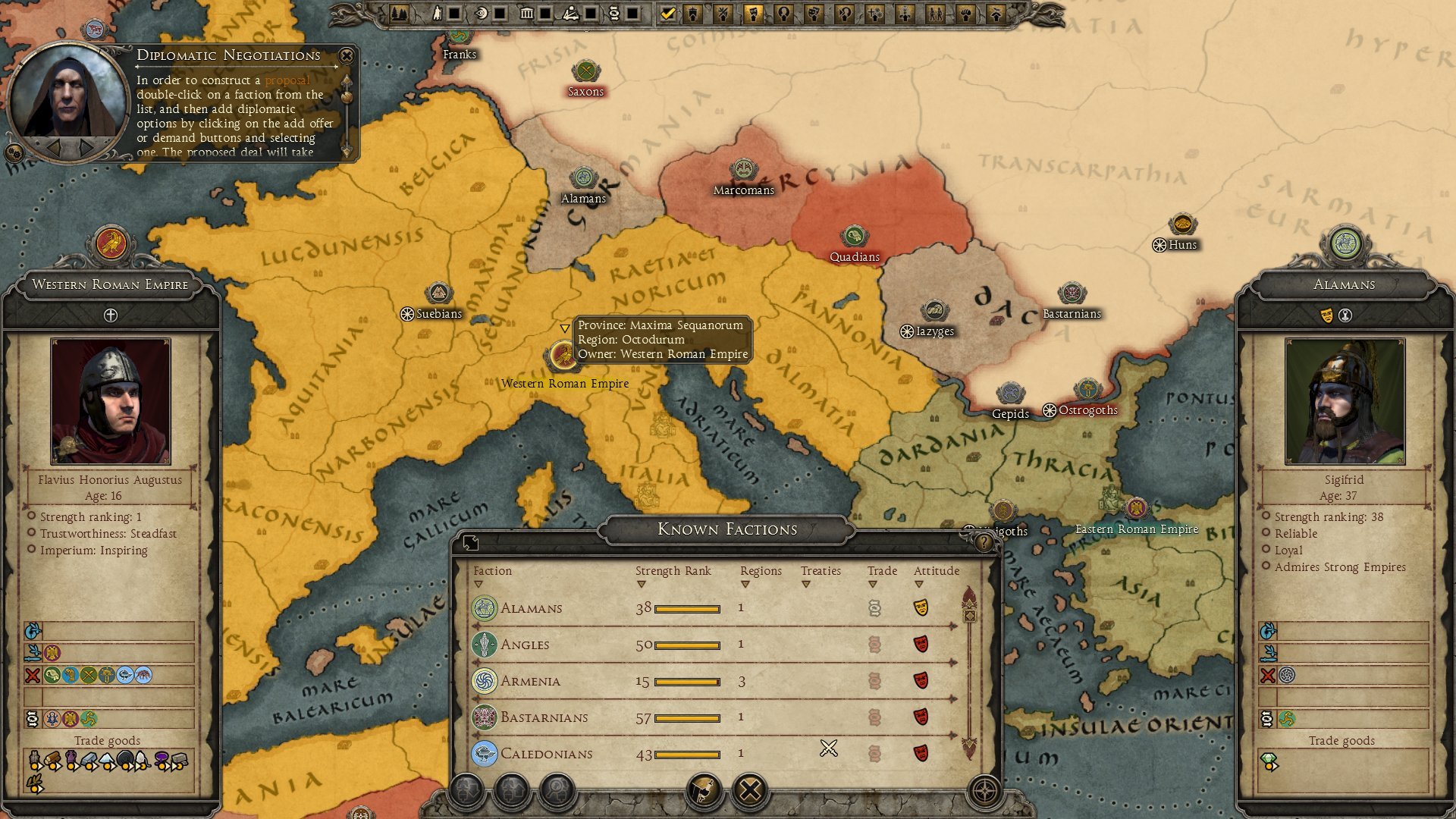Click the trees overlay icon in top toolbar
Viewport: 1456px width, 819px height.
coord(400,11)
